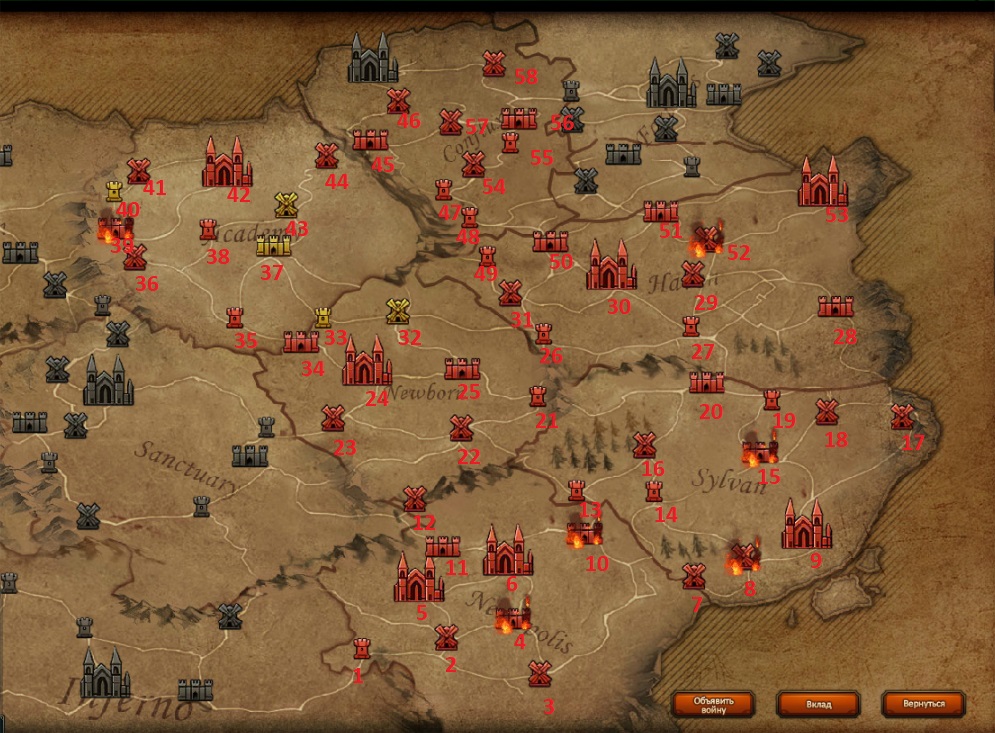Open the "Вклад" contribution button
The image size is (995, 733).
pyautogui.click(x=818, y=704)
